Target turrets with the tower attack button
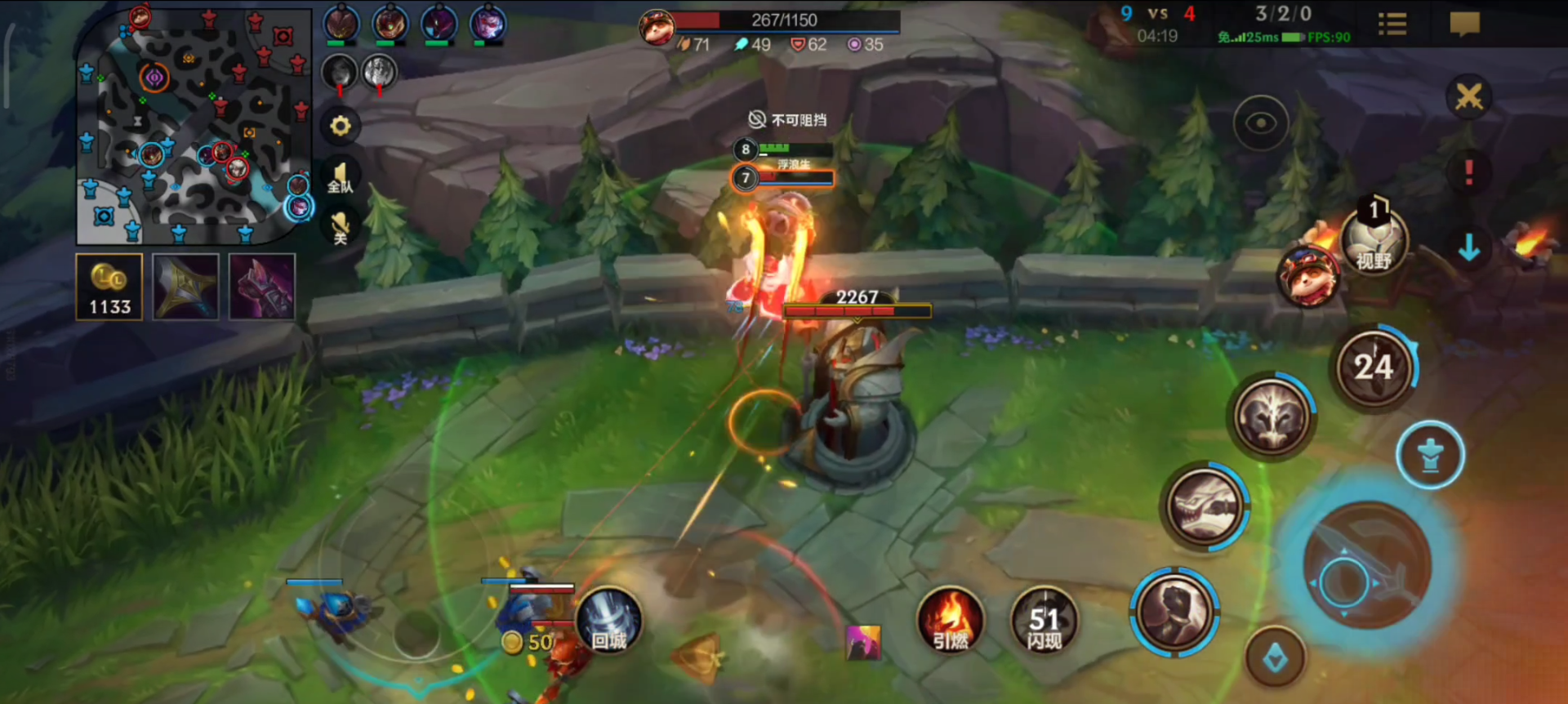Image resolution: width=1568 pixels, height=704 pixels. (x=1430, y=455)
